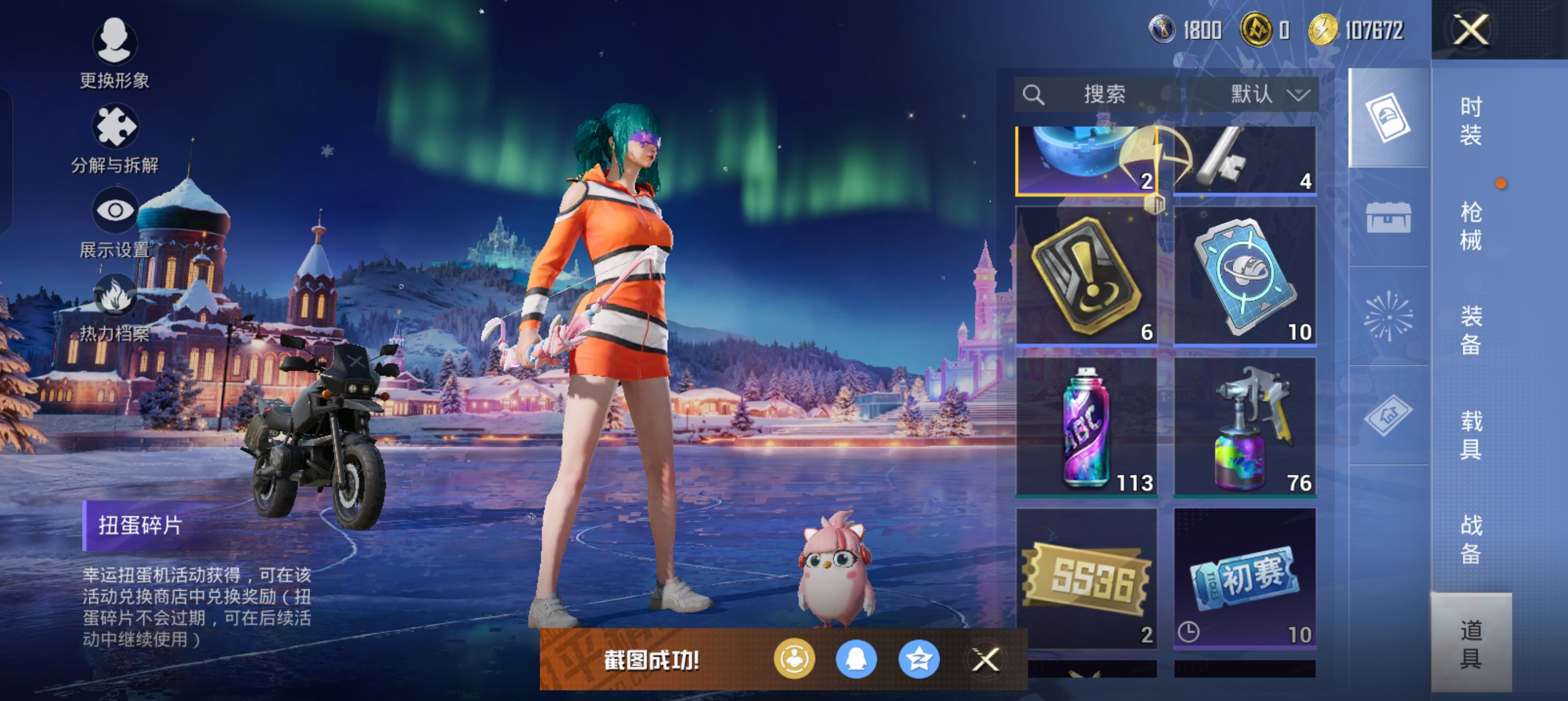Select the 初赛 preliminary ticket item
The width and height of the screenshot is (1568, 701).
[1245, 578]
